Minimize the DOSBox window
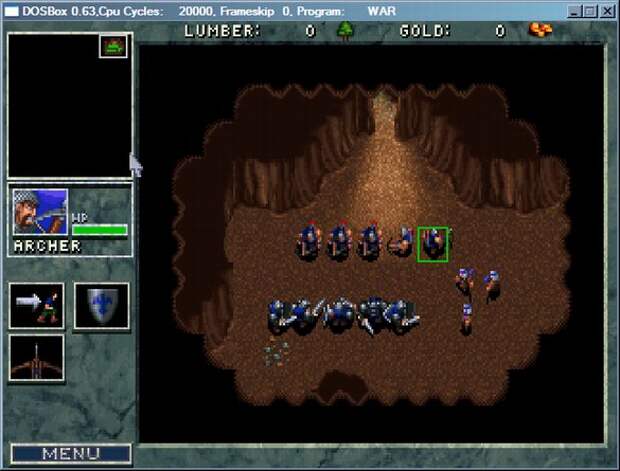The image size is (620, 471). coord(575,11)
